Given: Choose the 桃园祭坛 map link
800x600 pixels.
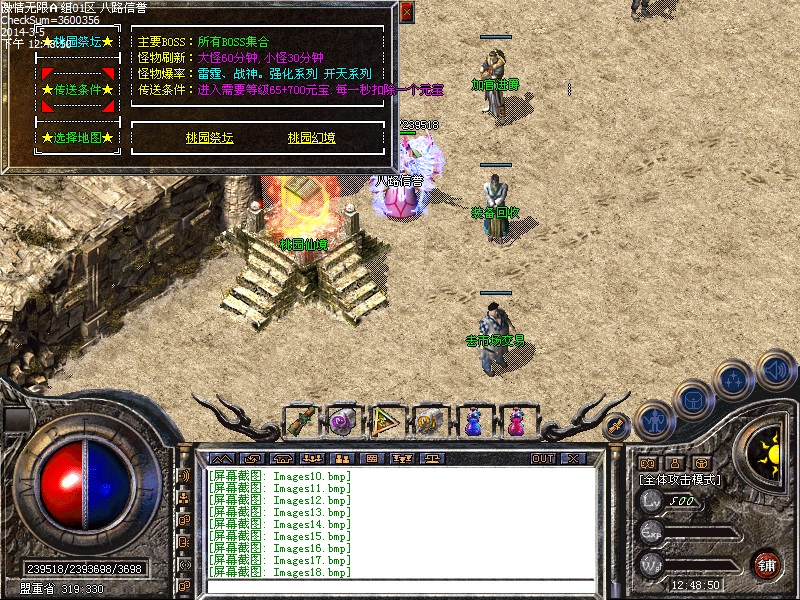Looking at the screenshot, I should tap(210, 138).
